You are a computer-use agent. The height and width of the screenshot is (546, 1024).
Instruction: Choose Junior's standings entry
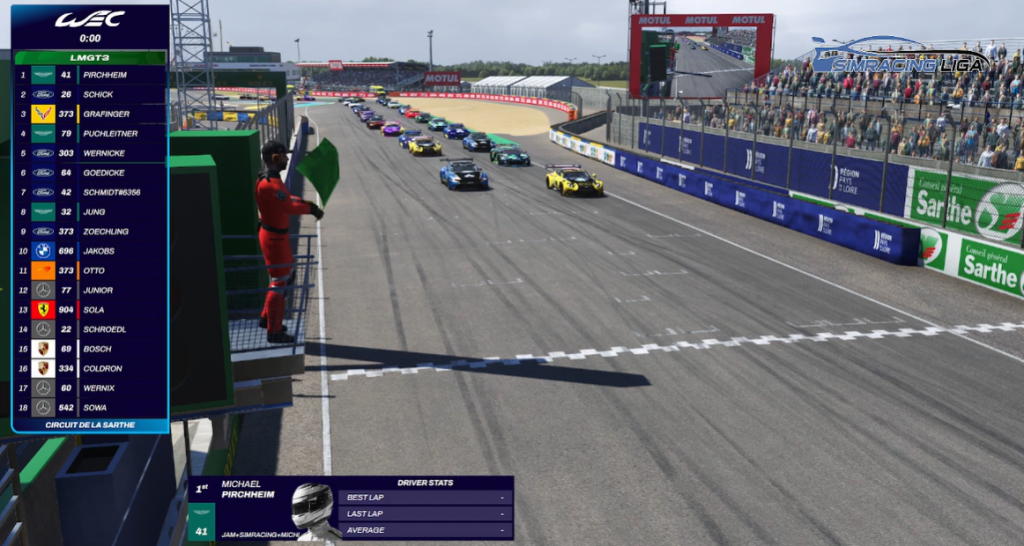click(90, 290)
